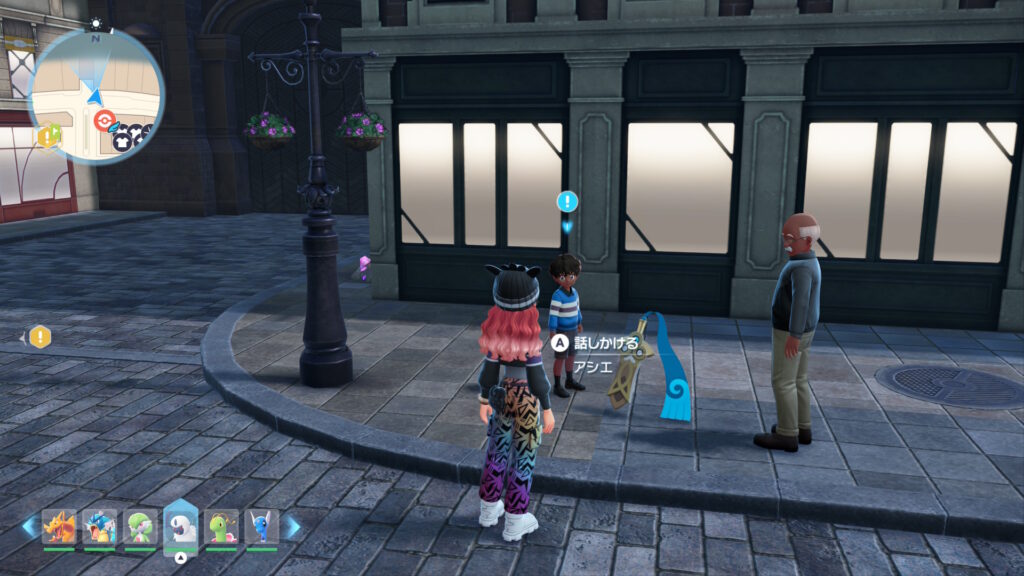Click the sun time-of-day icon above minimap
This screenshot has height=576, width=1024.
pos(96,23)
